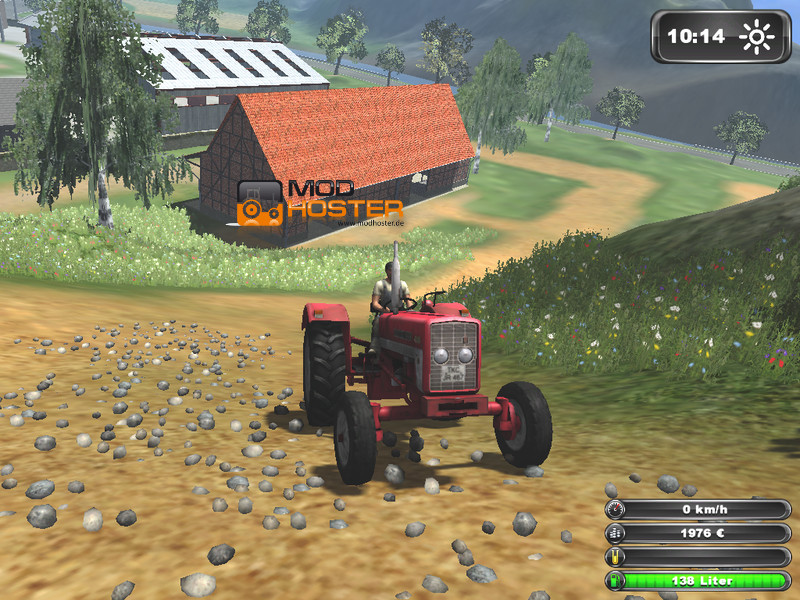
Task: Open the Mod Hoster watermark logo
Action: (320, 200)
